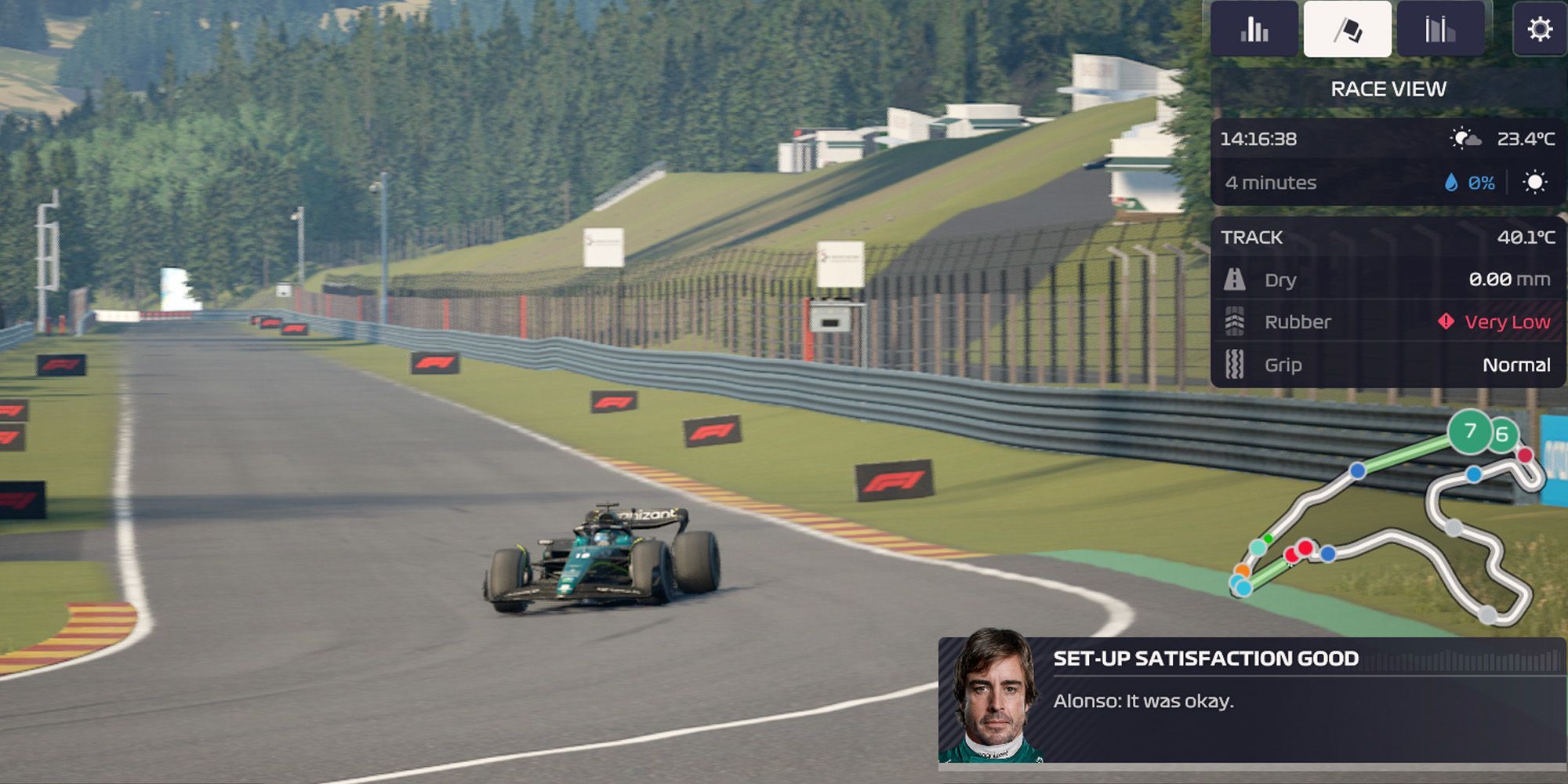This screenshot has width=1568, height=784.
Task: Click the red Rubber warning icon
Action: coord(1446,321)
